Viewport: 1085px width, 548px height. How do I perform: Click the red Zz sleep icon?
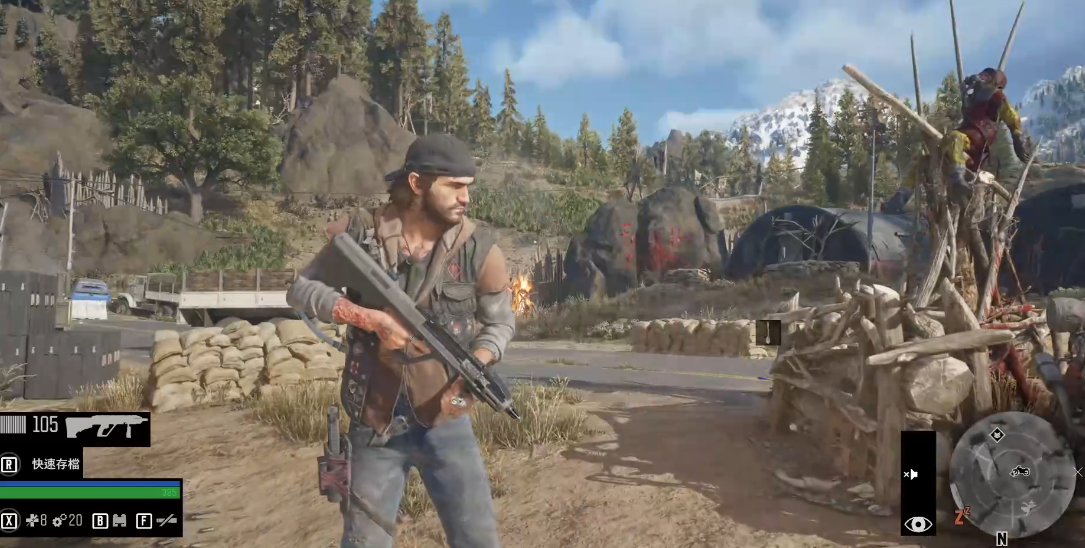coord(962,516)
